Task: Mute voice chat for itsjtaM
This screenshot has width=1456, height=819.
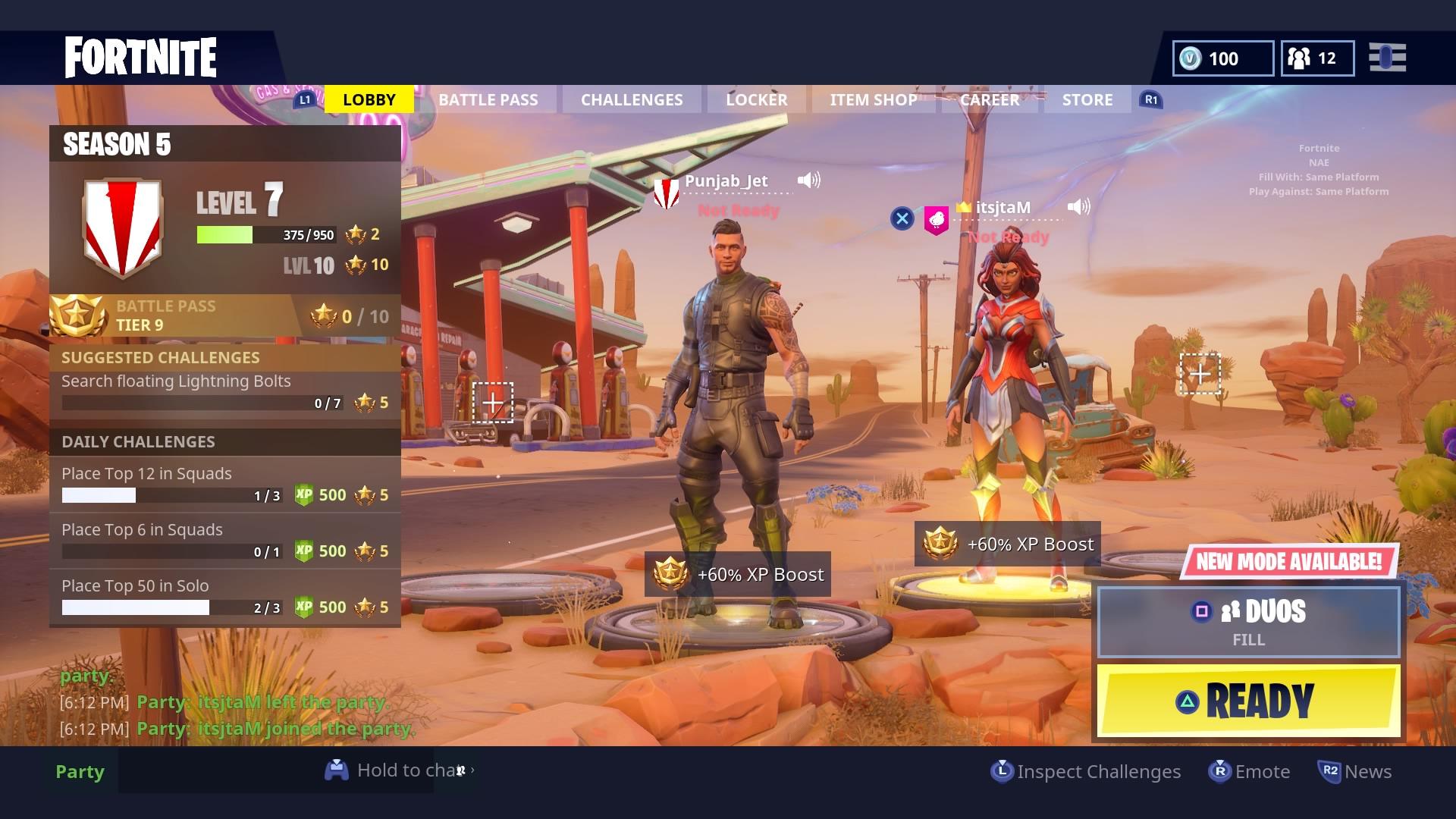Action: point(1079,205)
